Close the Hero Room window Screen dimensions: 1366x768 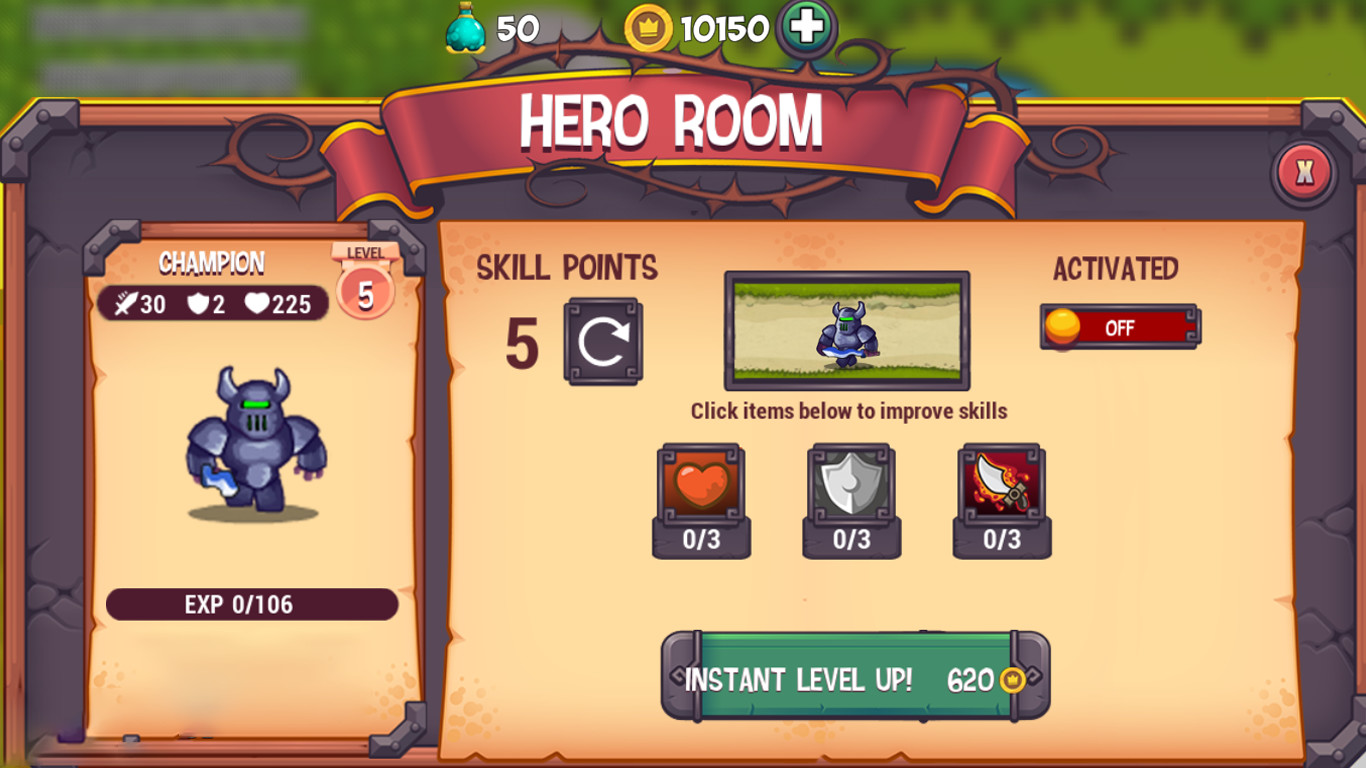[1304, 173]
